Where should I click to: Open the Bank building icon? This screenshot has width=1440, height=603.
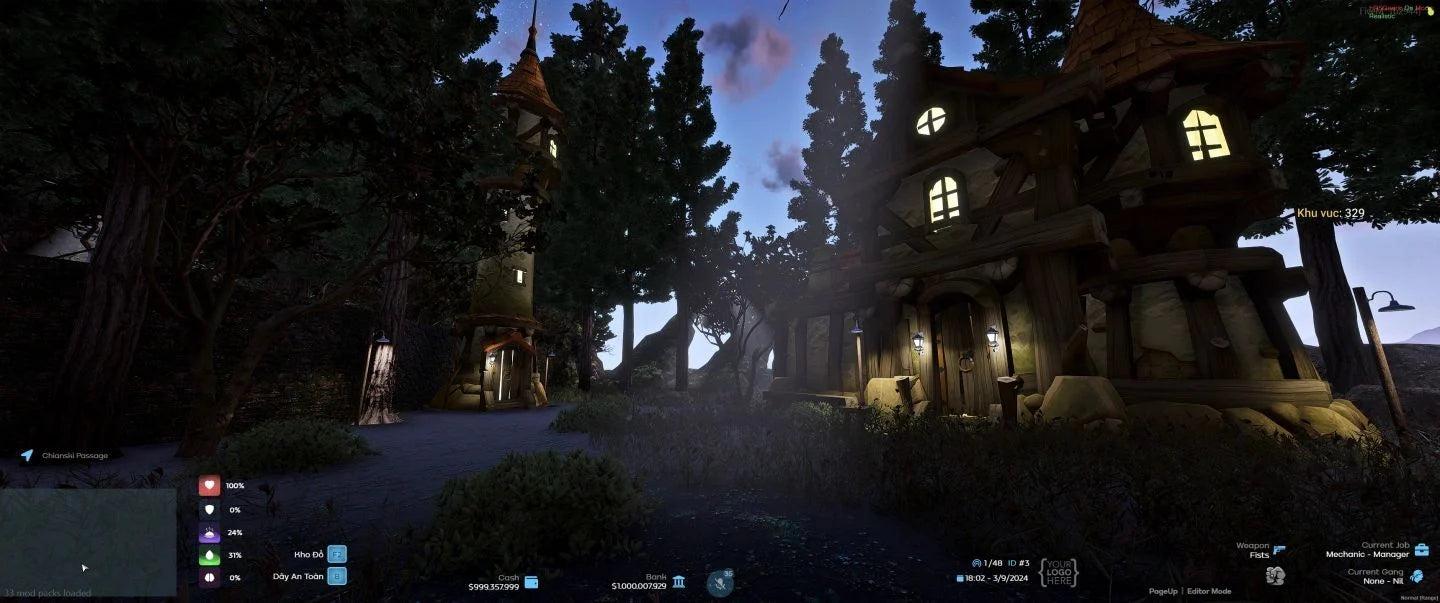[679, 582]
